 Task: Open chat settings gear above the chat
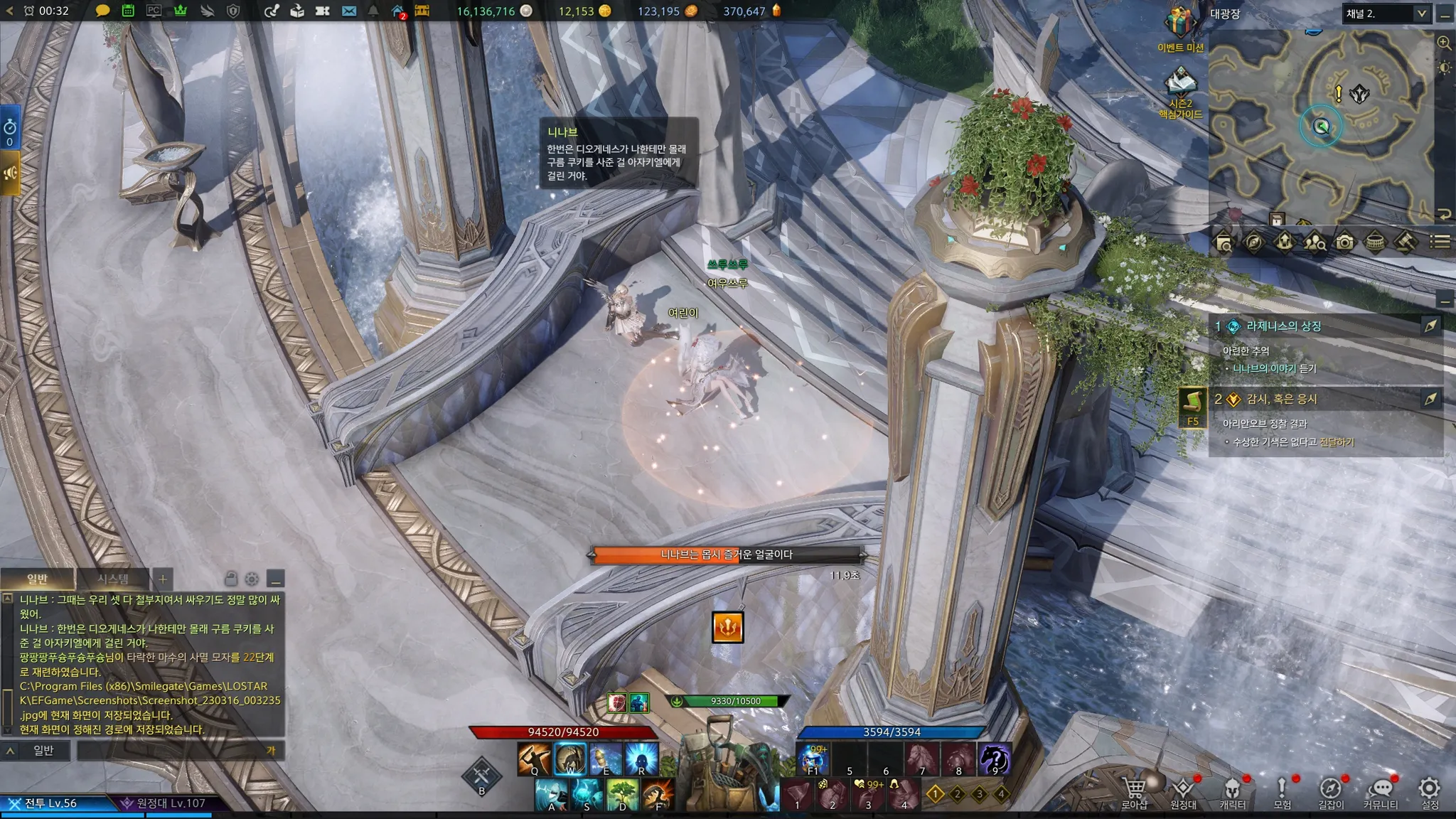pos(252,579)
